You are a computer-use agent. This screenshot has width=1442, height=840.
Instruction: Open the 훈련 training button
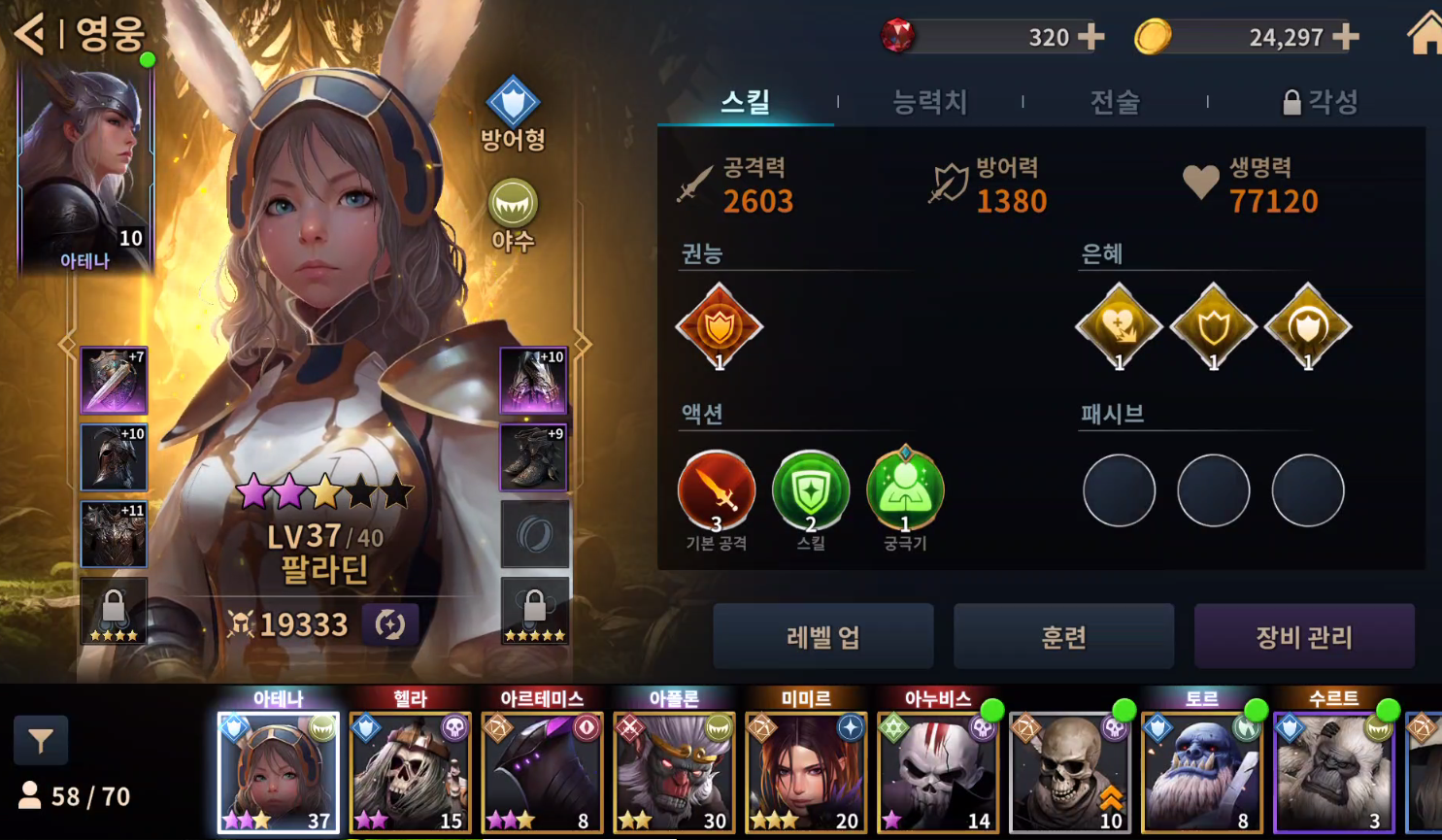[1063, 637]
